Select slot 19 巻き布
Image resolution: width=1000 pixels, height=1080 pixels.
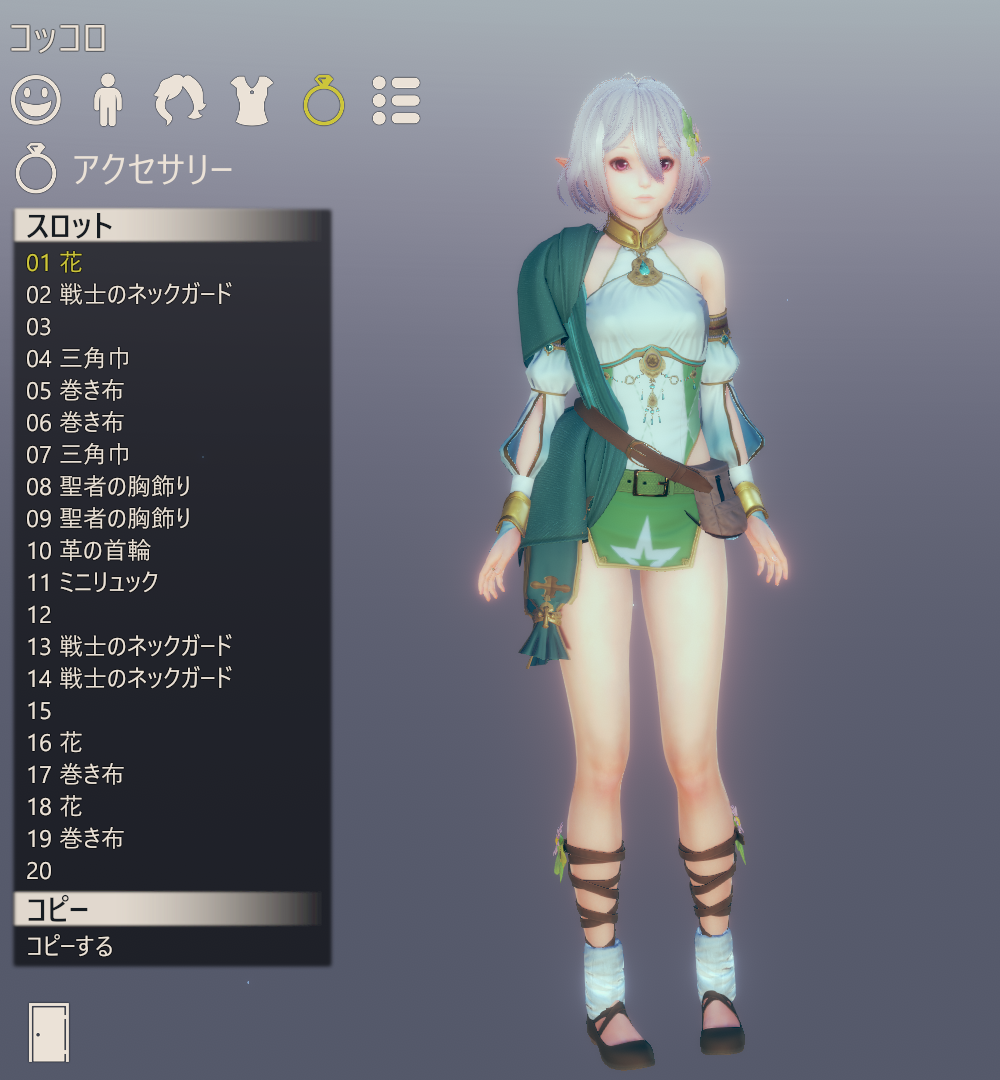(x=75, y=839)
